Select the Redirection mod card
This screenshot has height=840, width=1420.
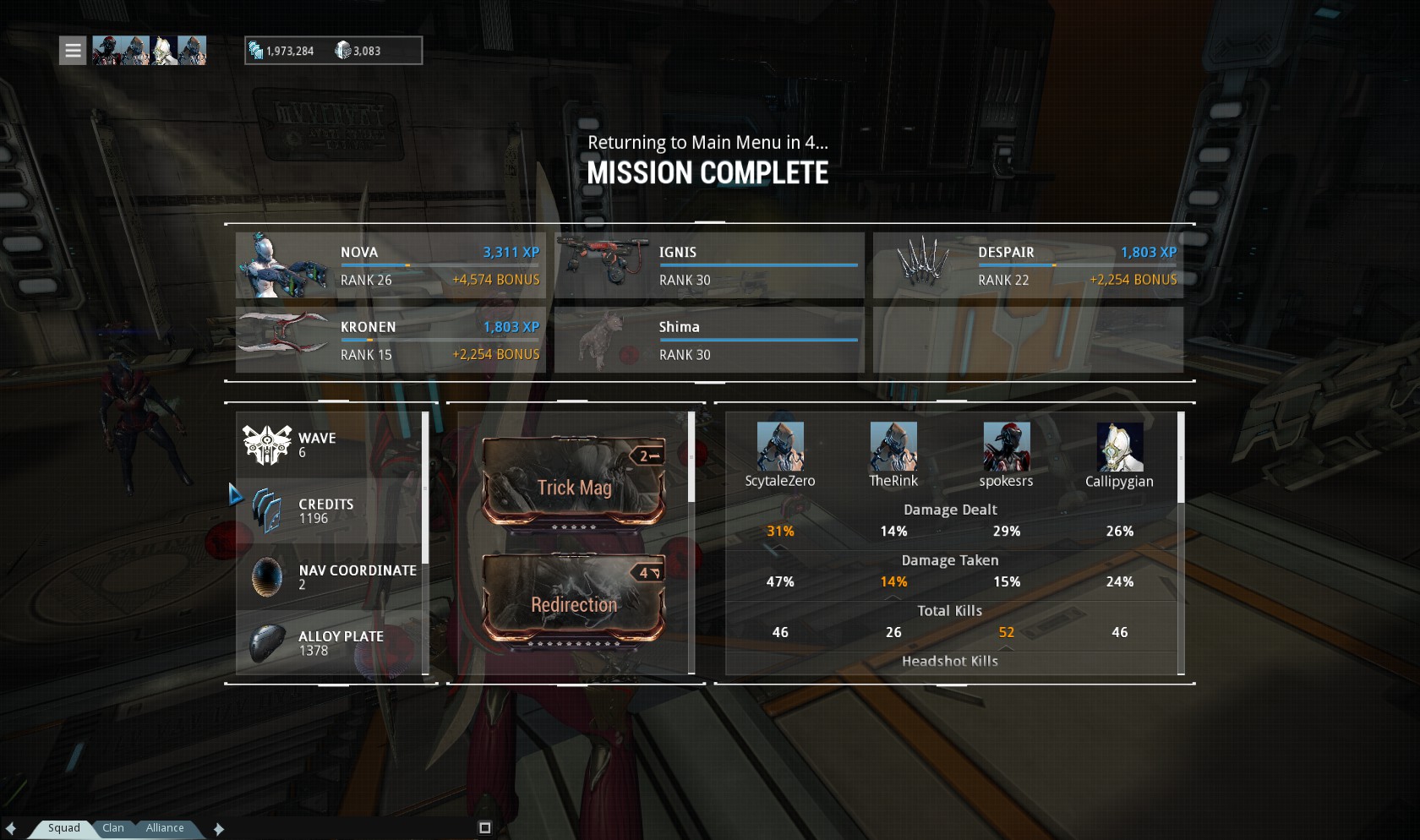[x=574, y=599]
